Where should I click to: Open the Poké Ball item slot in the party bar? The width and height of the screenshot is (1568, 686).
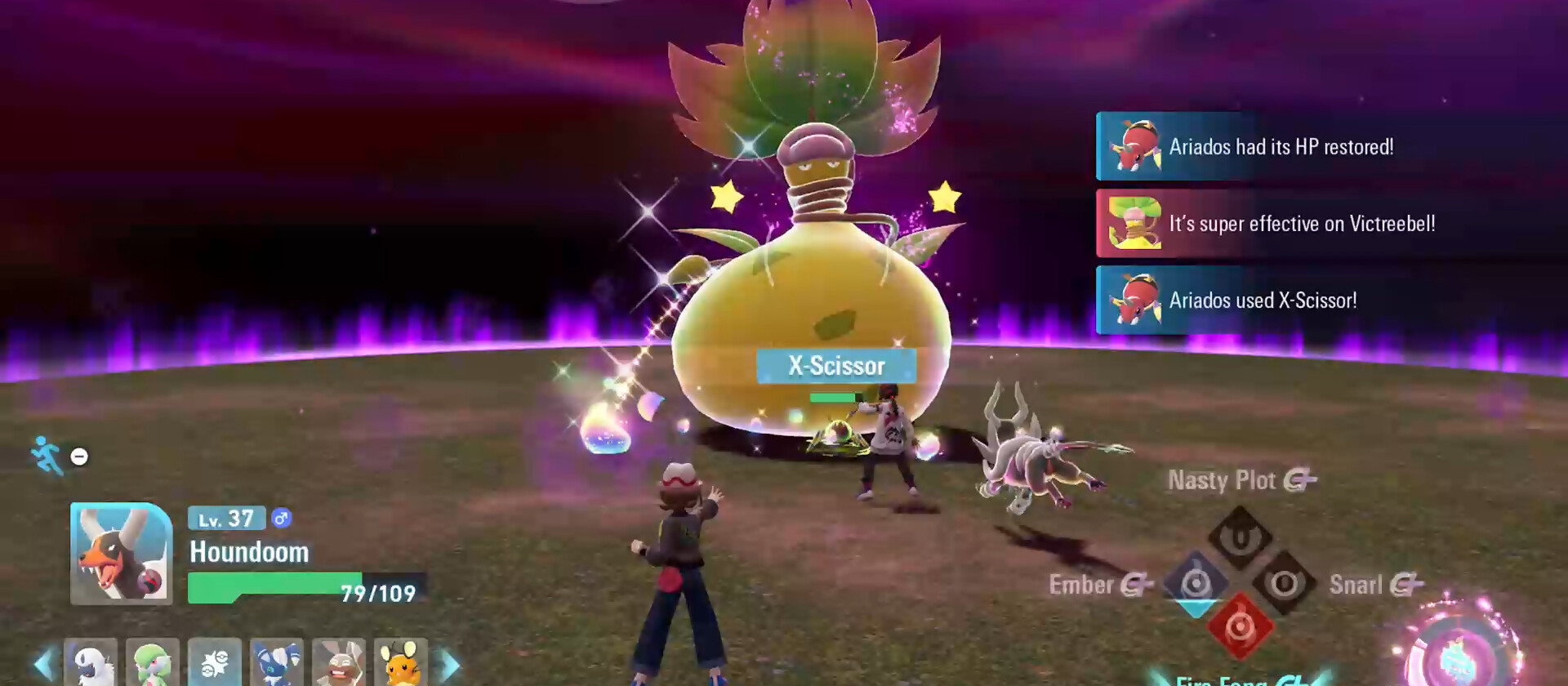[x=215, y=663]
